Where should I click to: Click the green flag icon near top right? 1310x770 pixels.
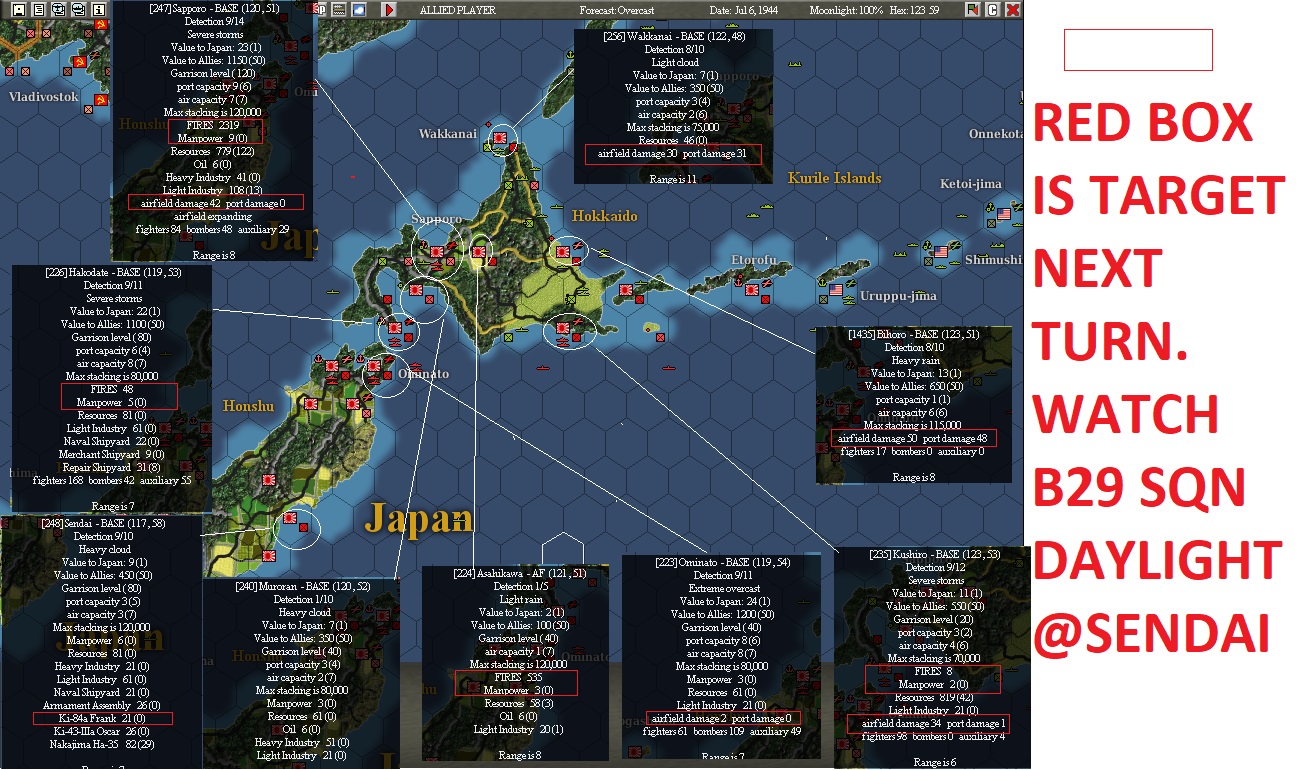[x=972, y=10]
